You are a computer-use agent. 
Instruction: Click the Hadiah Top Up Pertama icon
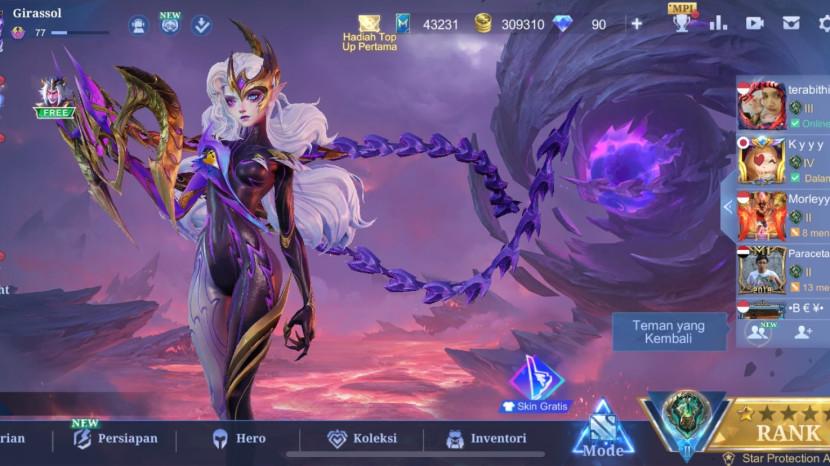coord(369,32)
